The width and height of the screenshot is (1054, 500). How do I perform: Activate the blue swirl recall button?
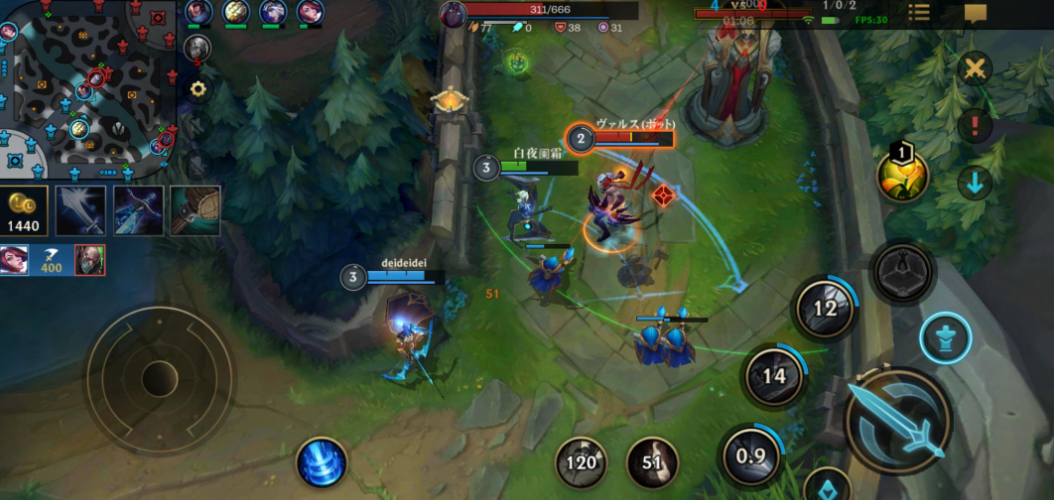click(322, 464)
